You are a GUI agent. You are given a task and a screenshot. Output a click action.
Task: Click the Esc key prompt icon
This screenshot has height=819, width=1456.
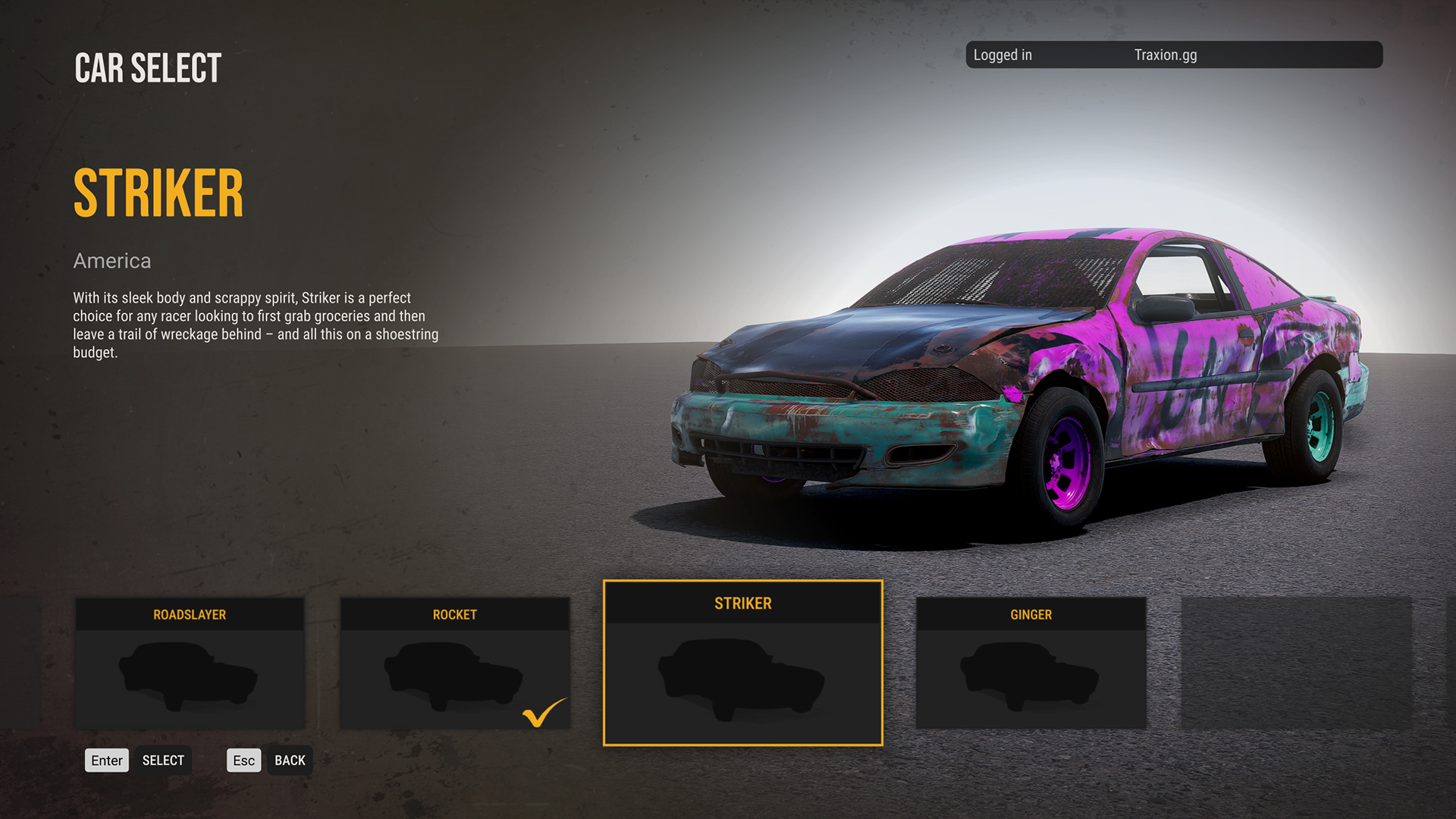click(x=243, y=760)
